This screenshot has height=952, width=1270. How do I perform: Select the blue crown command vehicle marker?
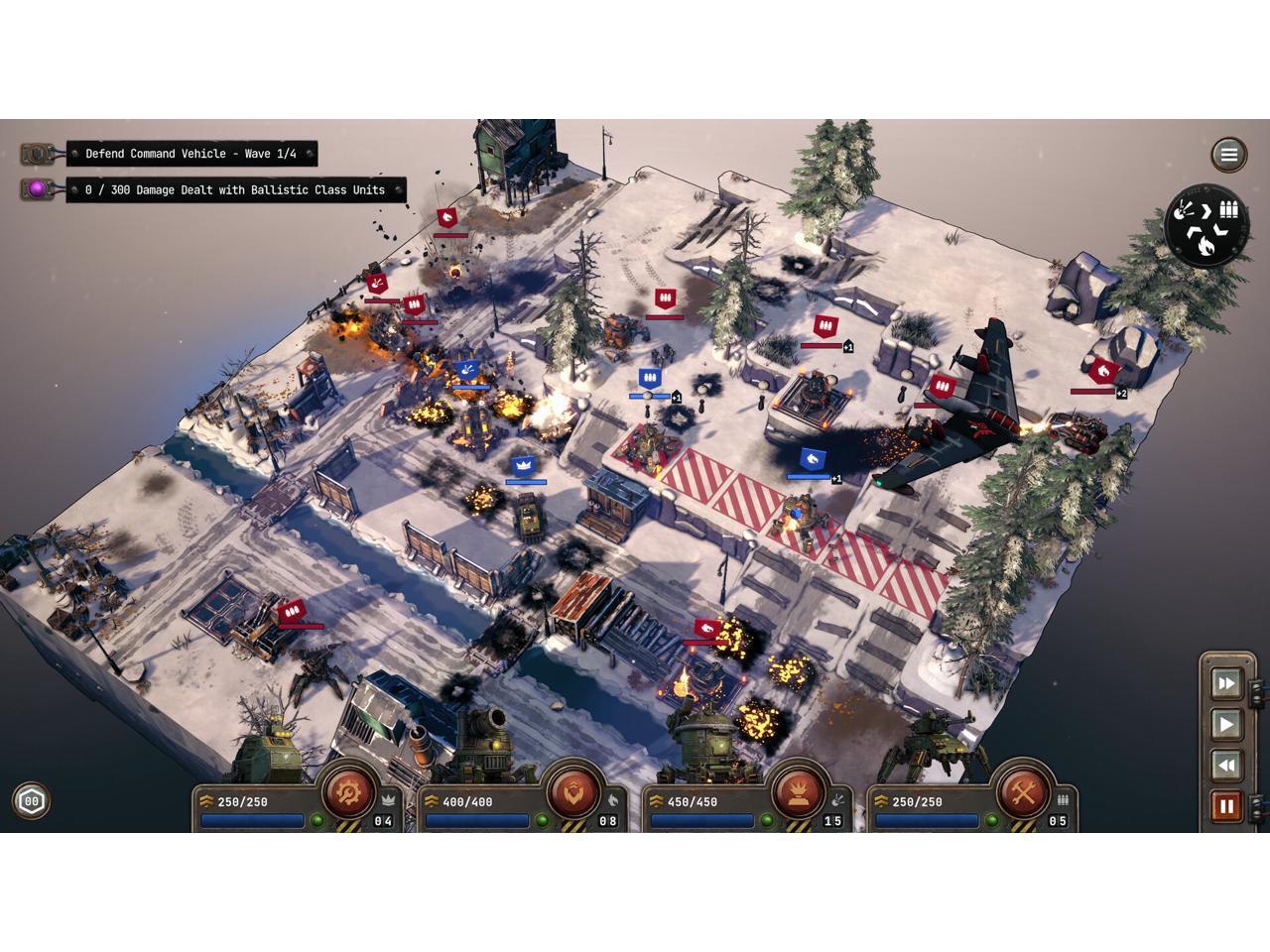click(x=524, y=466)
